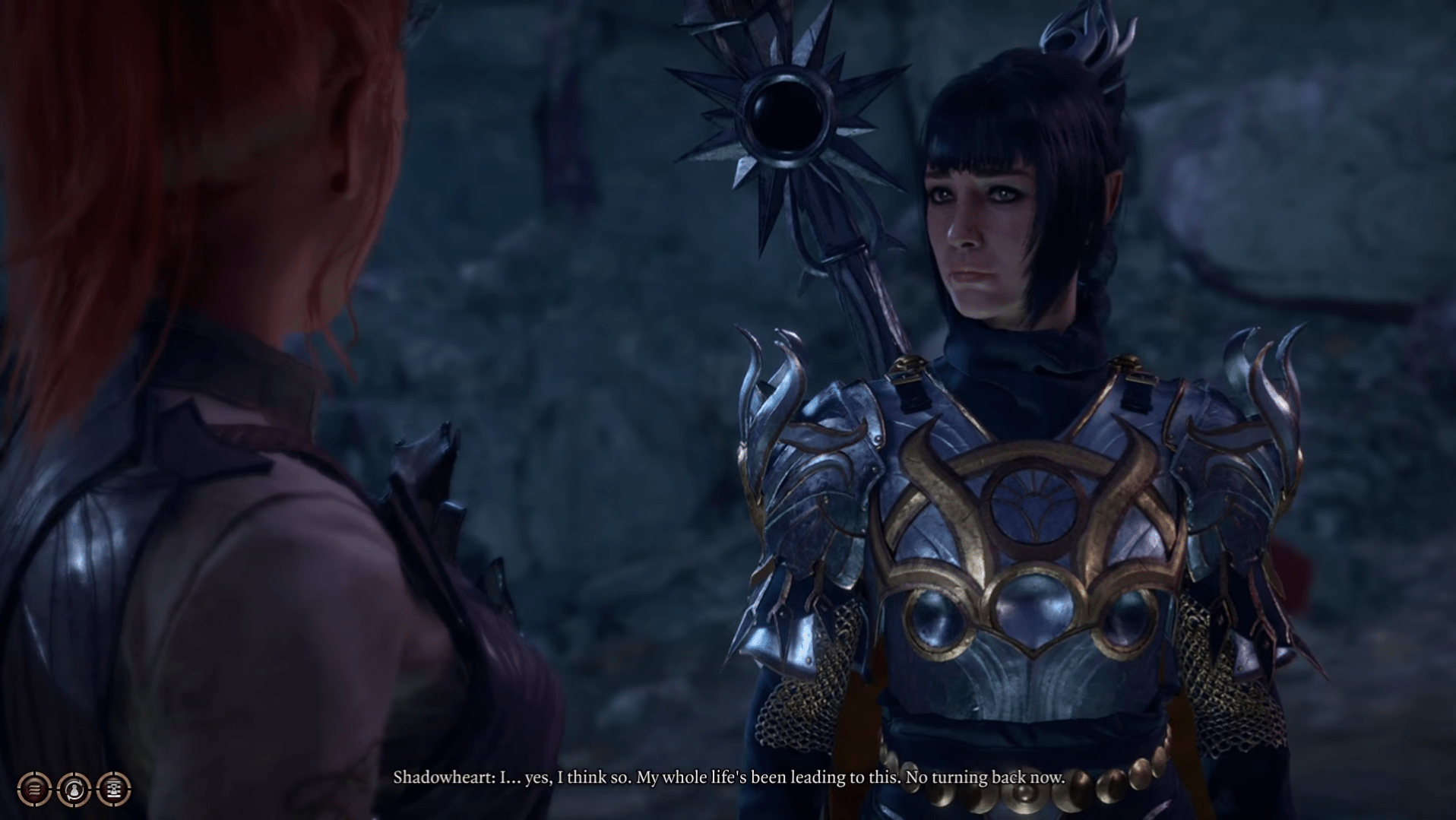Image resolution: width=1456 pixels, height=820 pixels.
Task: Open the dialogue history hourglass icon
Action: click(x=114, y=790)
